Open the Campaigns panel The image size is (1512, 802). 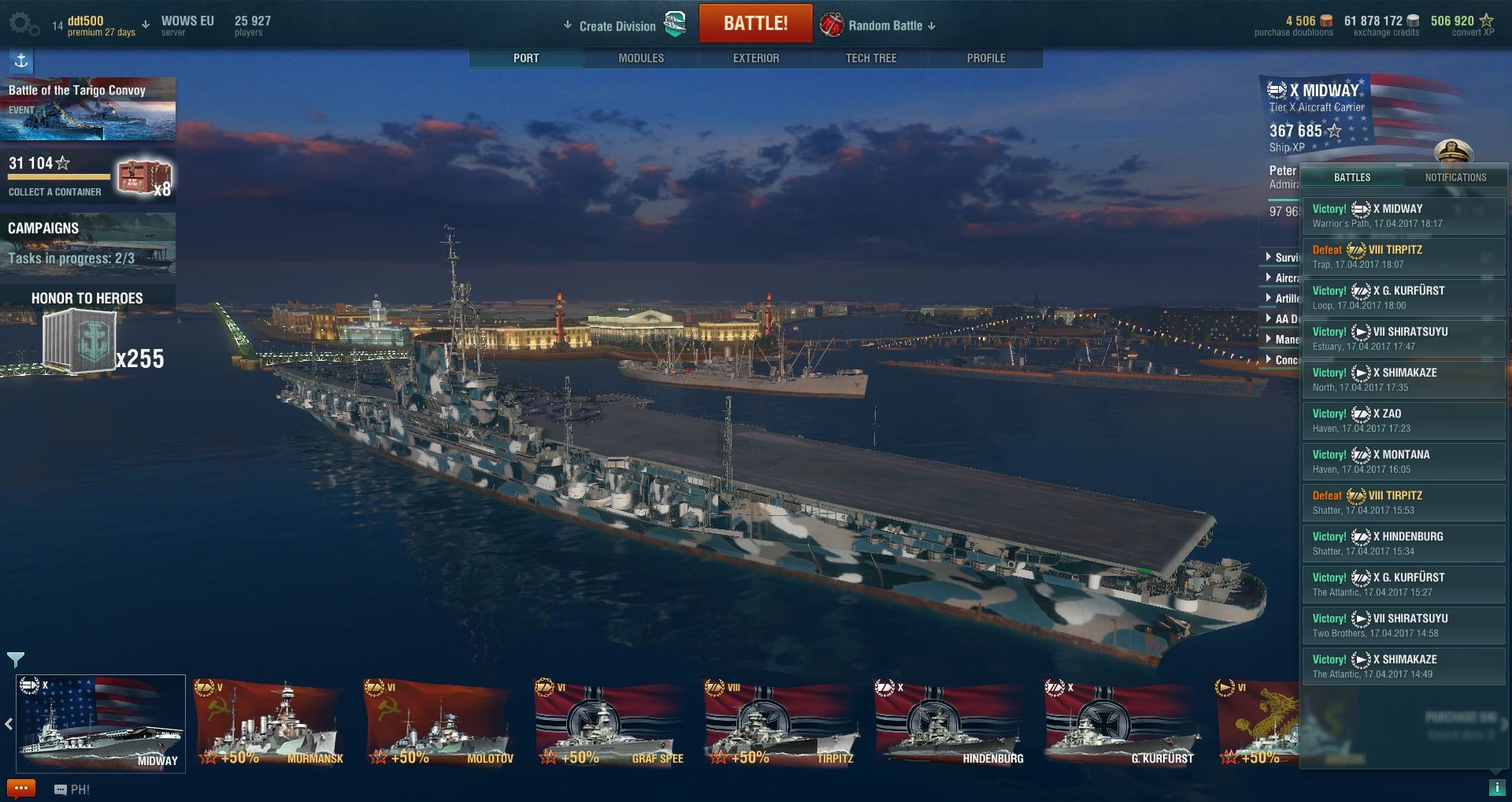pyautogui.click(x=87, y=244)
